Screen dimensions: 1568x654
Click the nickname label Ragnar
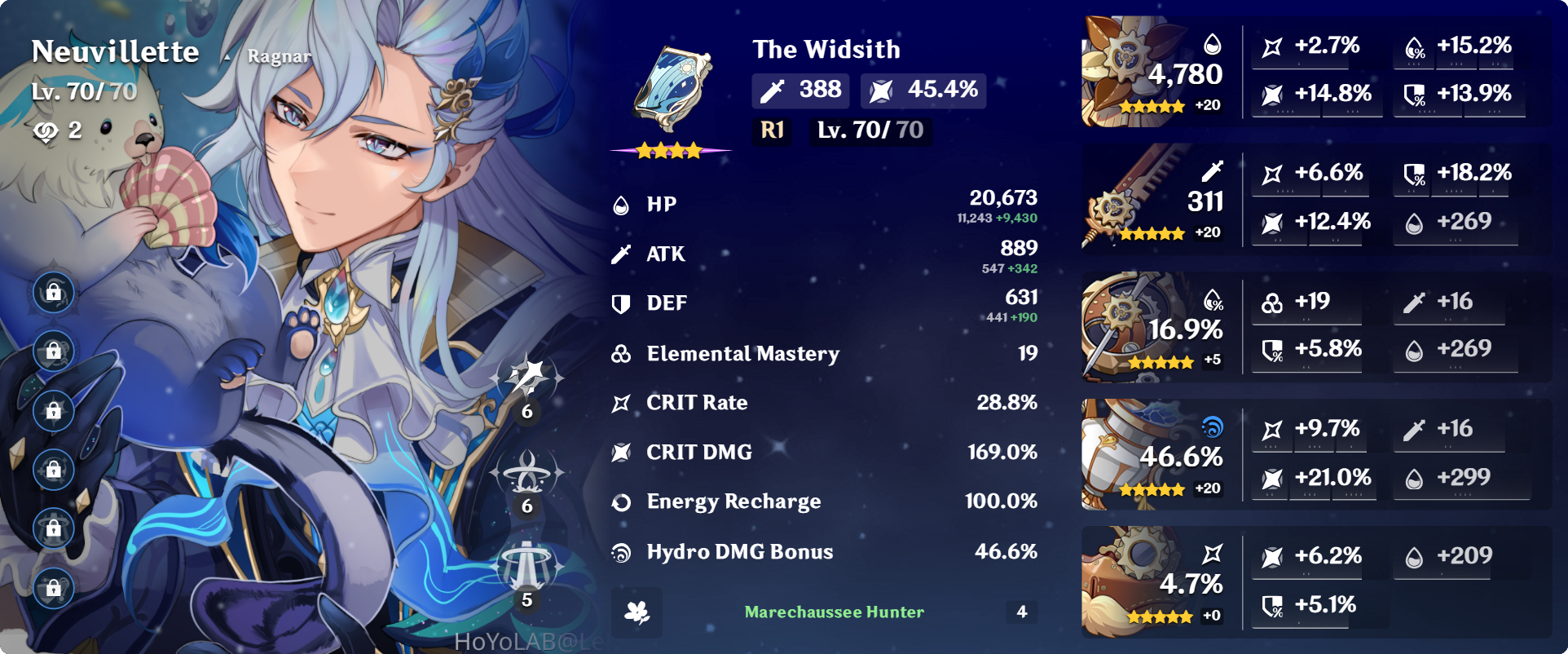click(278, 56)
